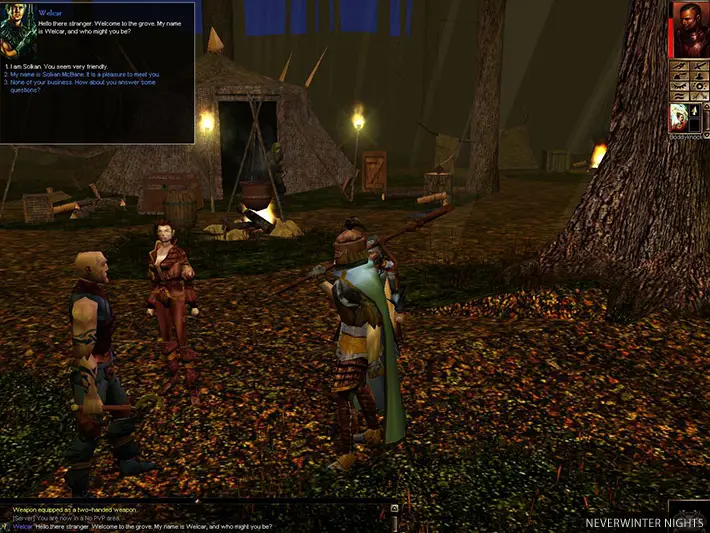
Task: Open the player character portrait
Action: pos(689,27)
